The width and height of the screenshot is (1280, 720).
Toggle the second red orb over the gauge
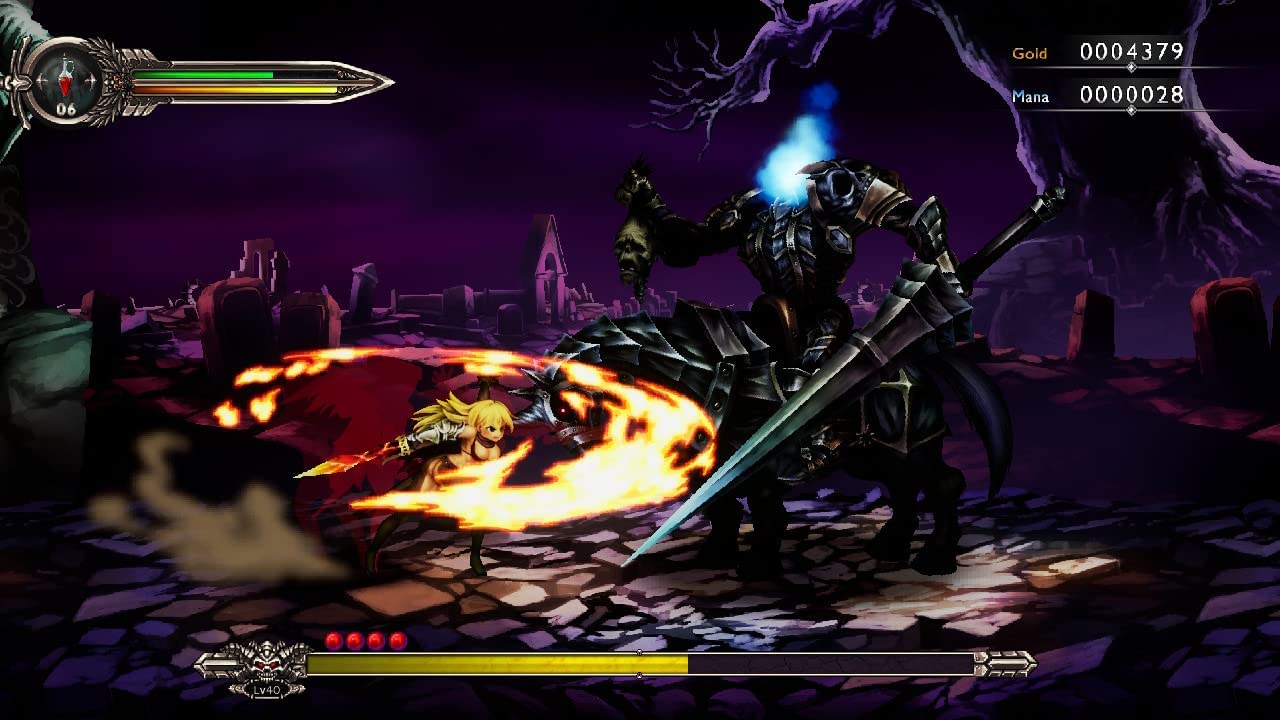355,639
